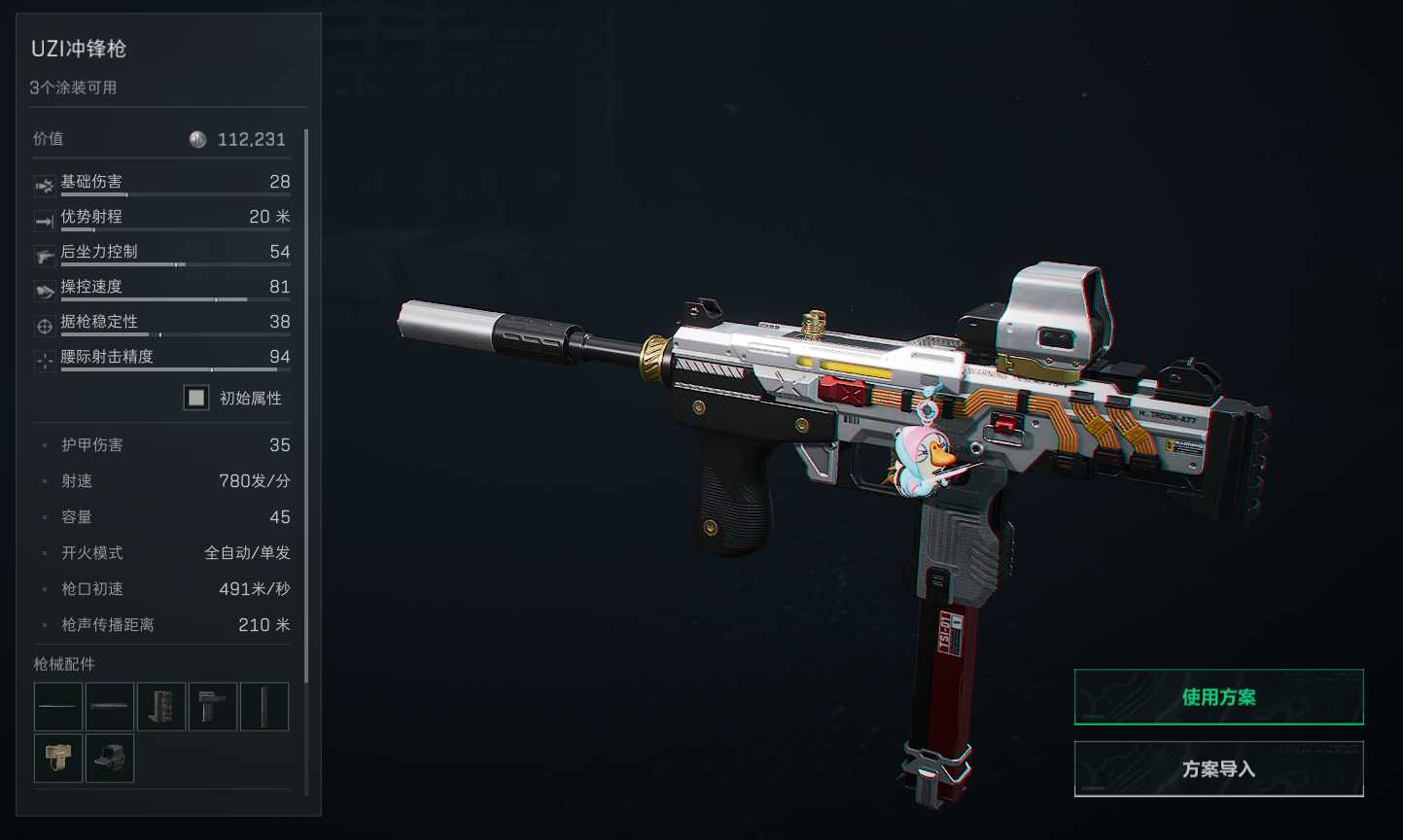Select the holographic sight attachment slot
Screen dimensions: 1403x840
(110, 758)
